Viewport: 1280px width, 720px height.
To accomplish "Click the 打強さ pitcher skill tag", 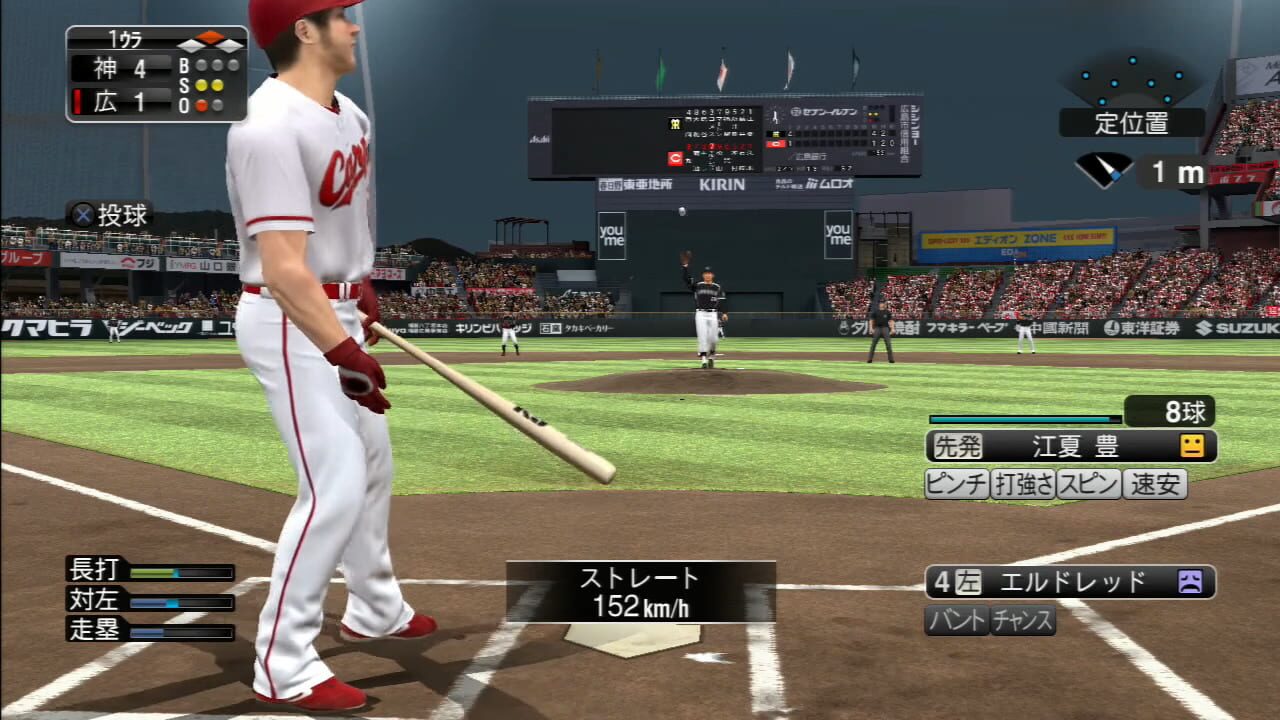I will (x=1023, y=484).
